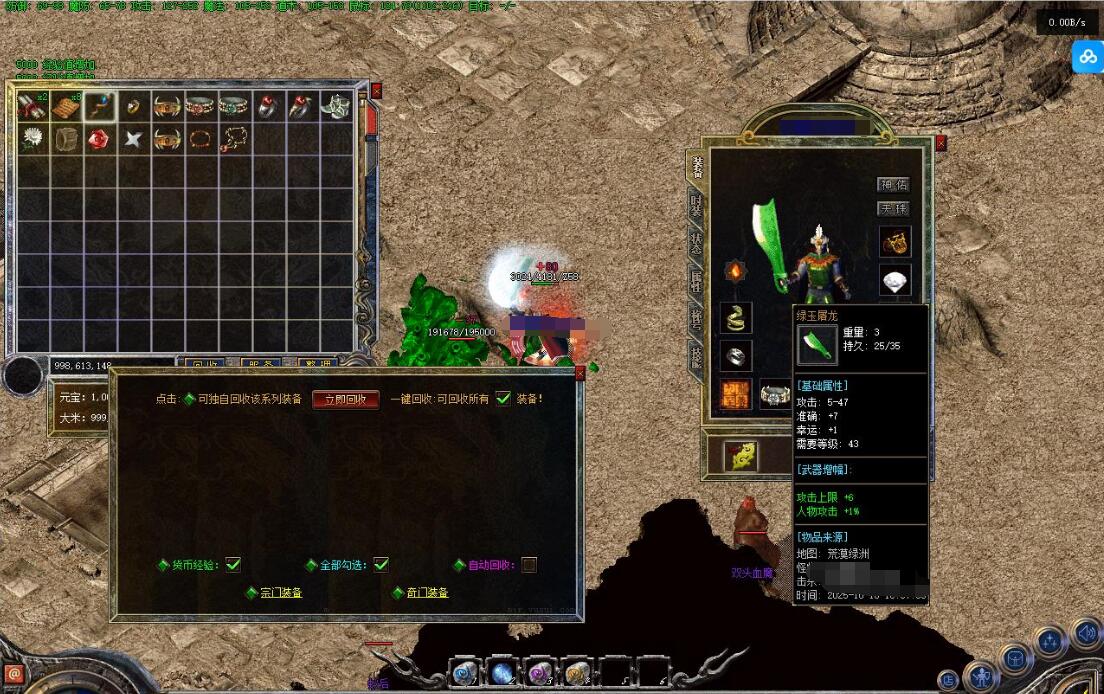
Task: Select the equipped diamond gem slot
Action: (895, 280)
